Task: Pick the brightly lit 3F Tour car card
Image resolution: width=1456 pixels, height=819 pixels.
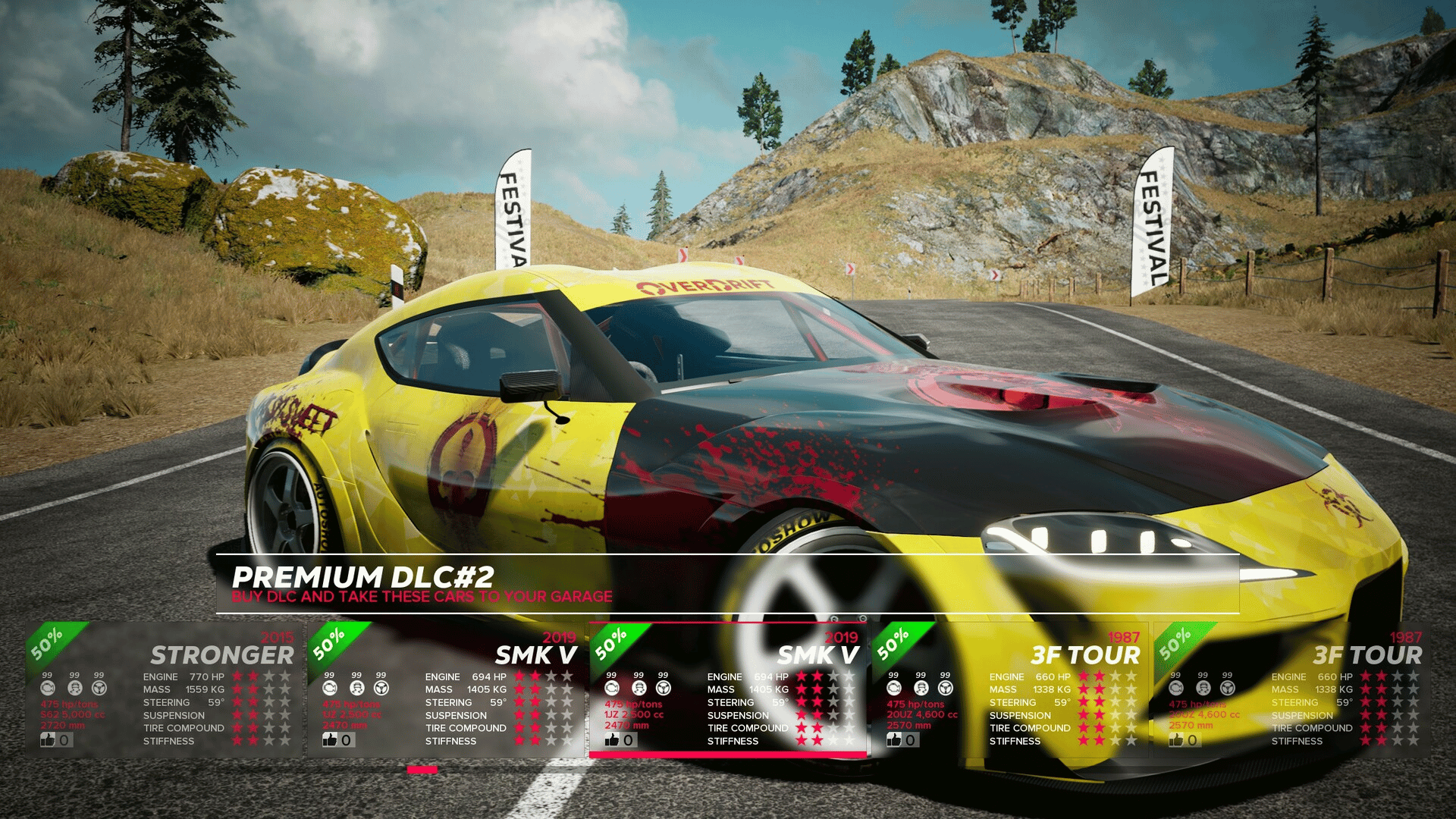Action: pyautogui.click(x=1009, y=689)
